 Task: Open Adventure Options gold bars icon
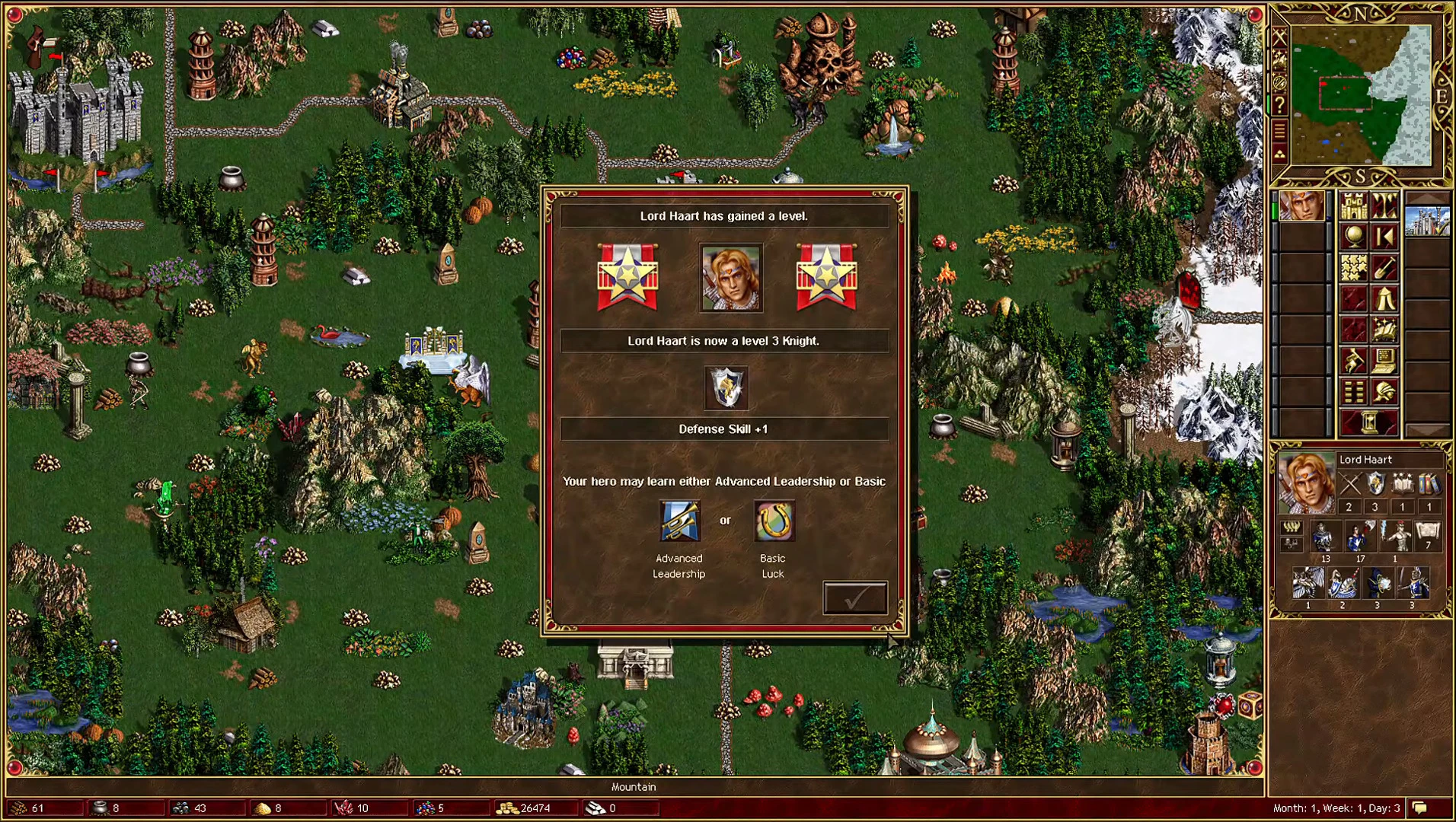pos(1354,391)
